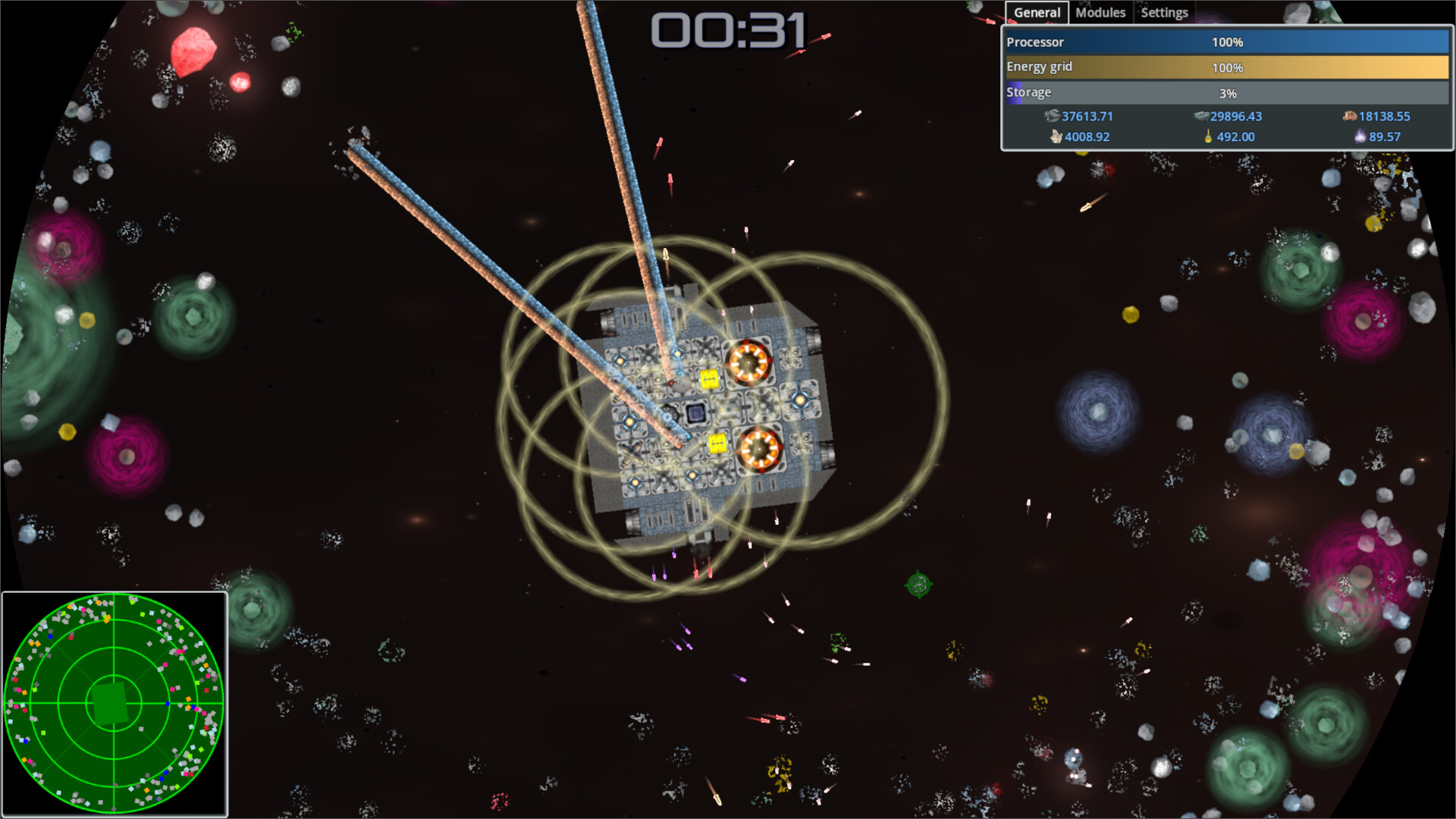Open the Settings tab

[x=1164, y=12]
